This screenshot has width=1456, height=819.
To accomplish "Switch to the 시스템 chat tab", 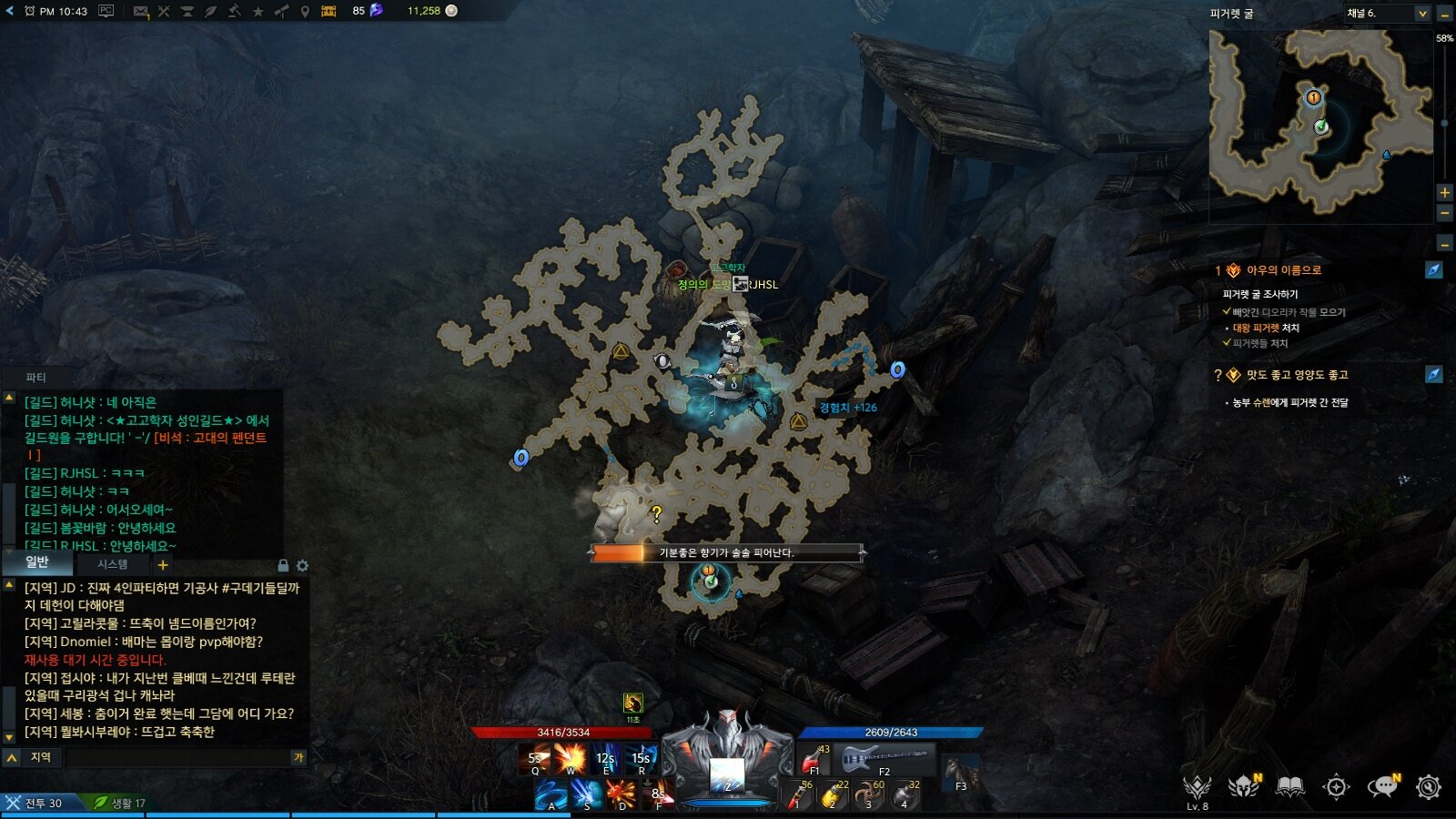I will pyautogui.click(x=113, y=564).
